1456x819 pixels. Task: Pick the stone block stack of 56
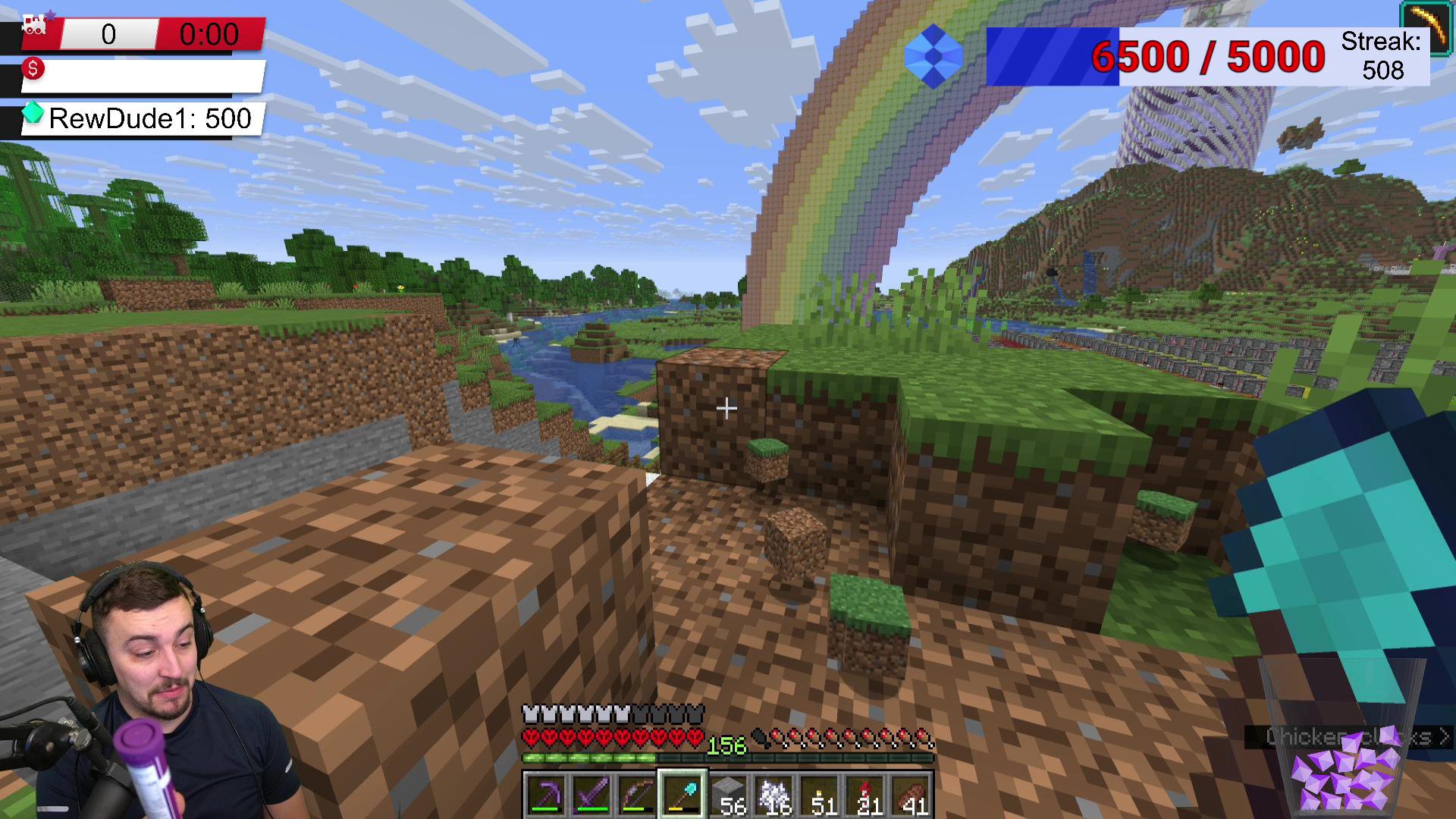729,795
